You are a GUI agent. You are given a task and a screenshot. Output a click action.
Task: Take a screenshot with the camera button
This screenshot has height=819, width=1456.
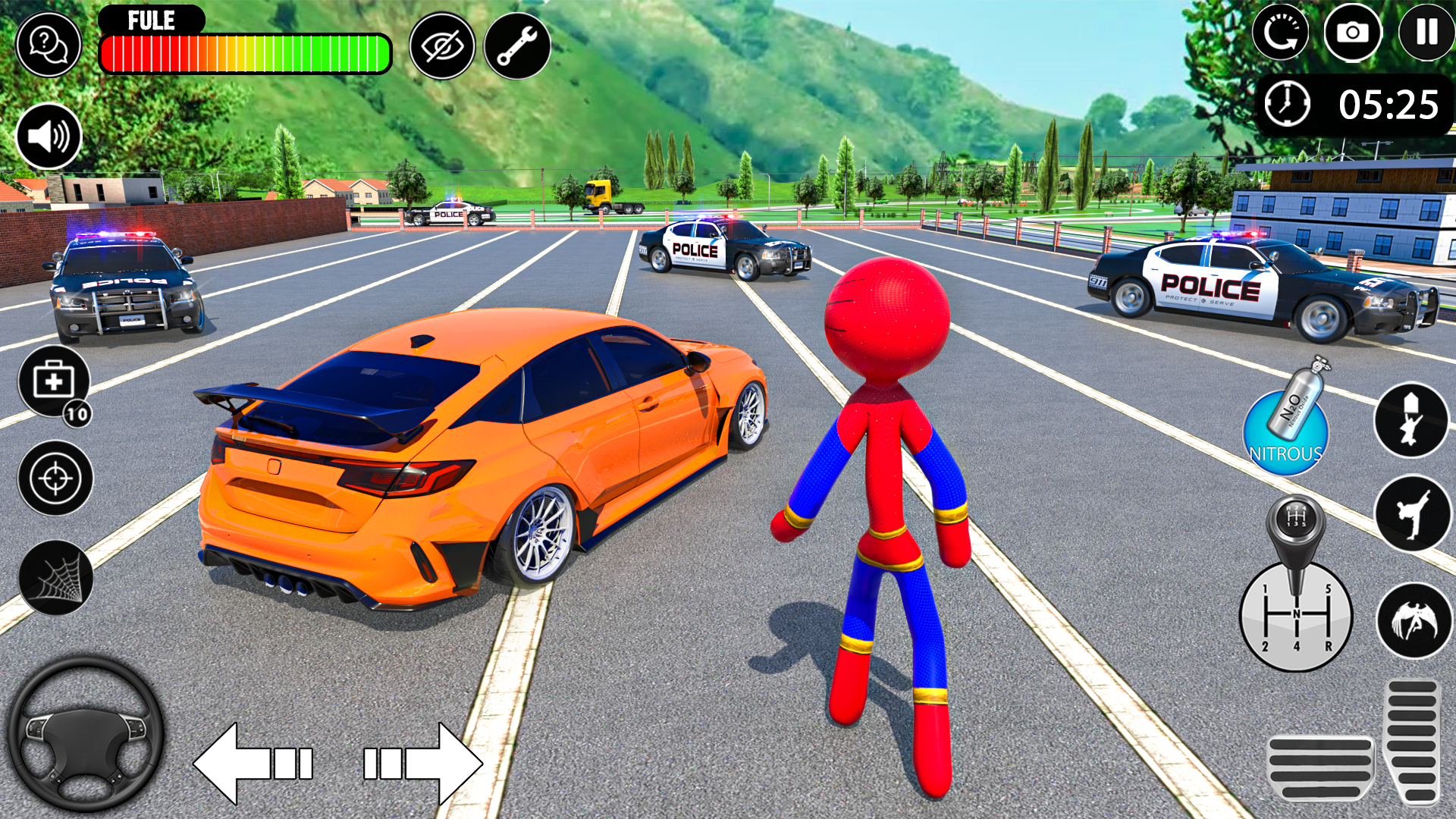pos(1353,33)
